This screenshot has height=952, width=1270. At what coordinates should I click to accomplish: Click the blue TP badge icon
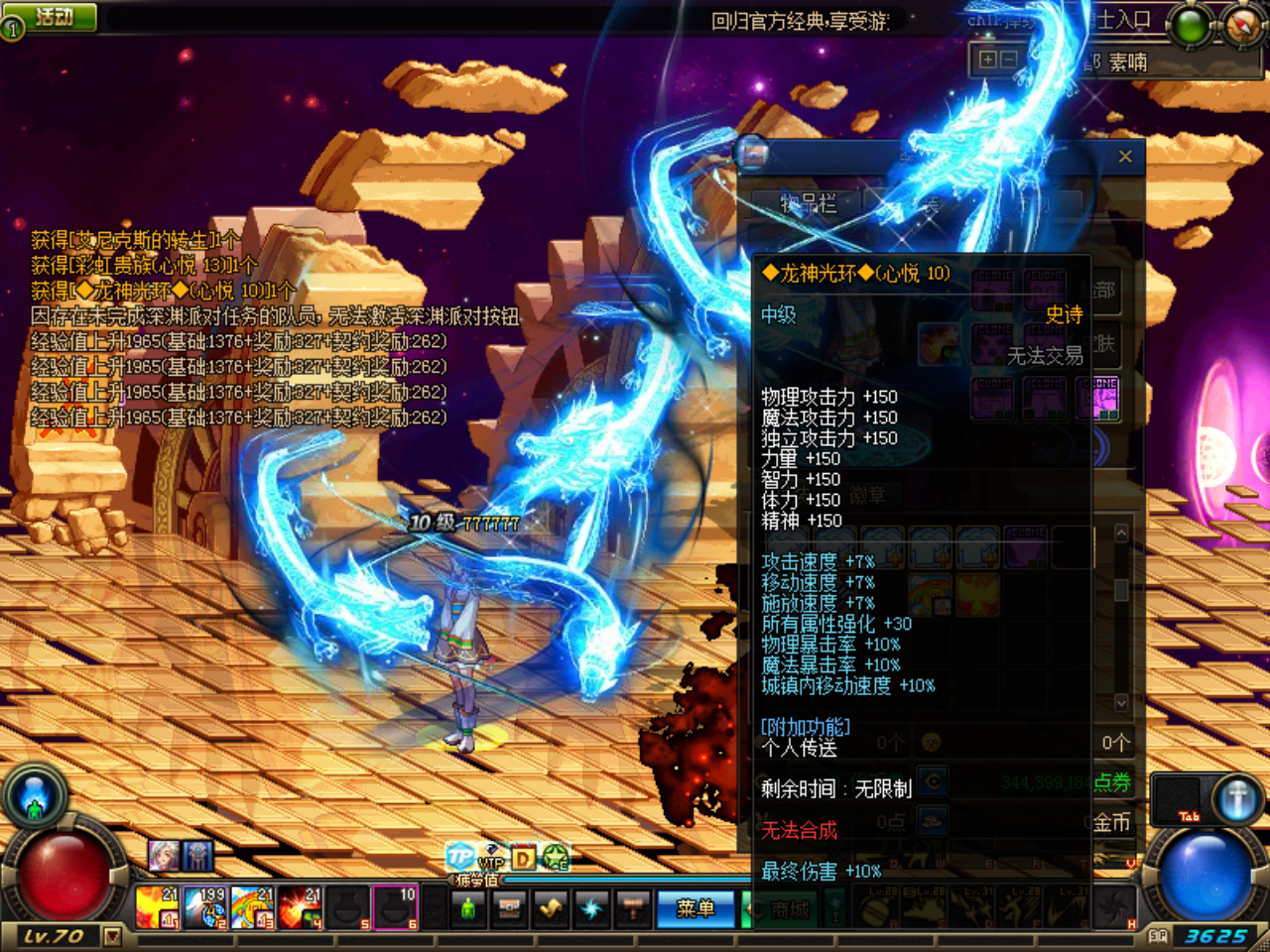tap(459, 855)
